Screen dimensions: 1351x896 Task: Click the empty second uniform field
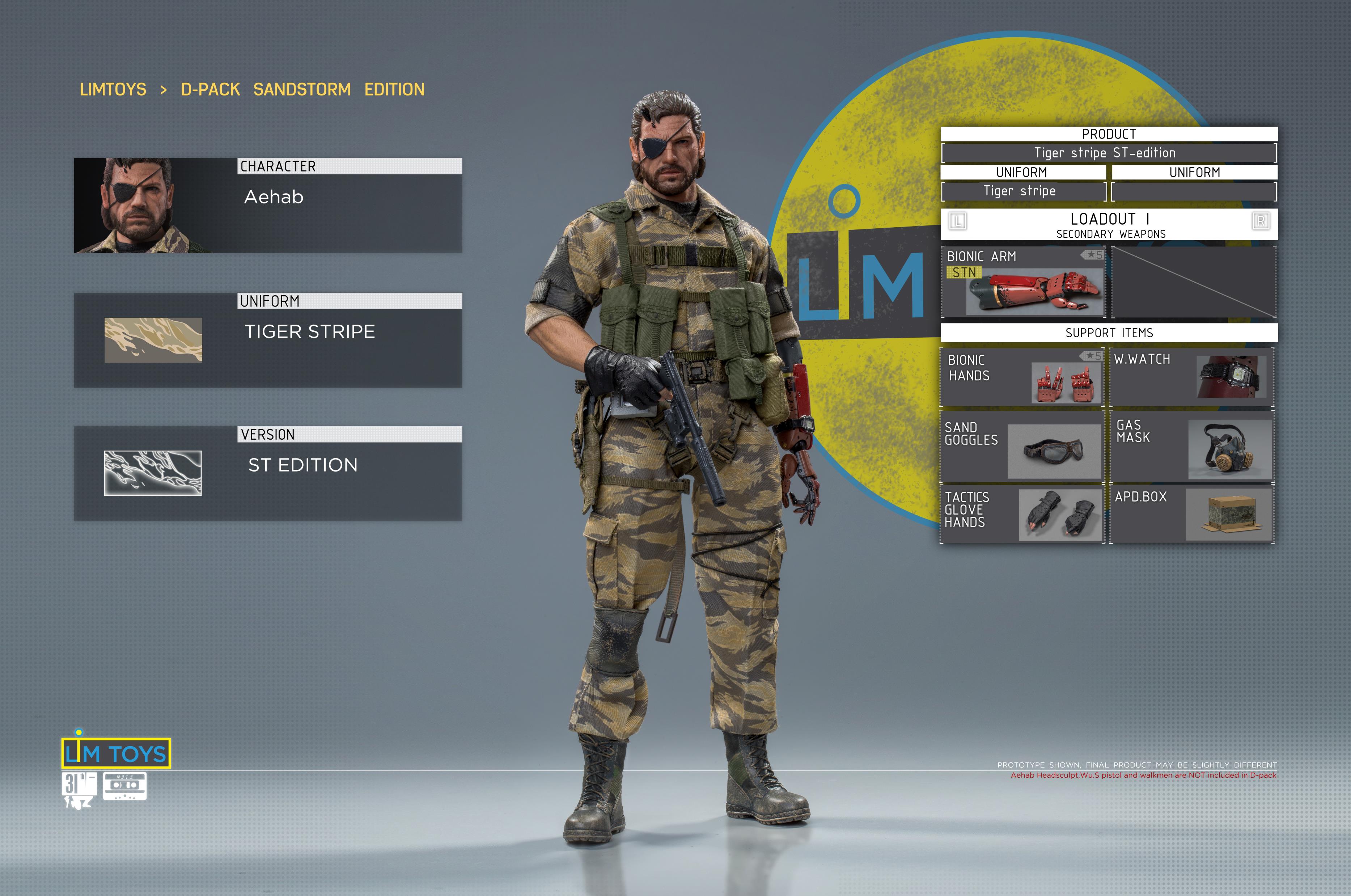pyautogui.click(x=1194, y=191)
